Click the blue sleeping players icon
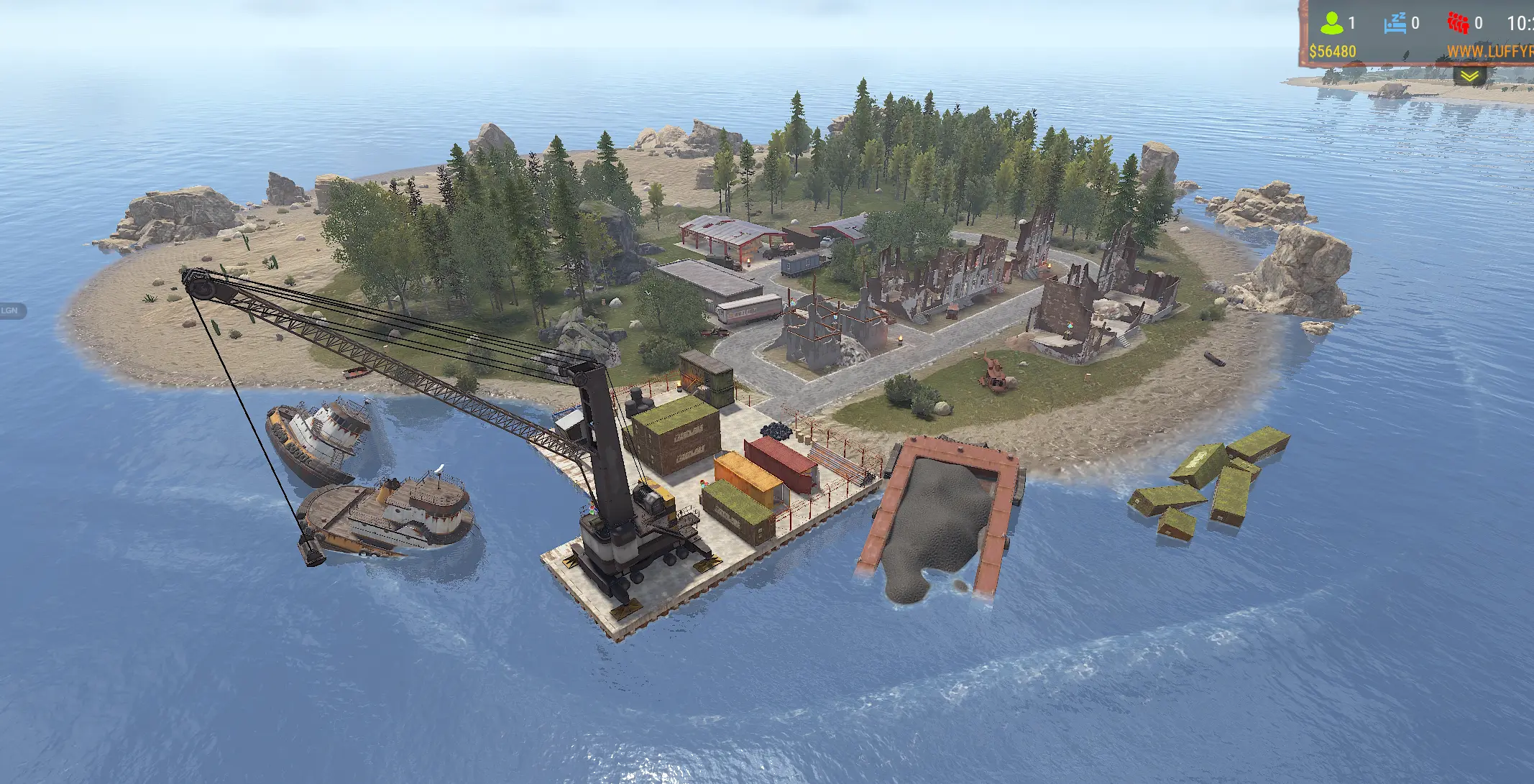The width and height of the screenshot is (1534, 784). click(x=1395, y=23)
